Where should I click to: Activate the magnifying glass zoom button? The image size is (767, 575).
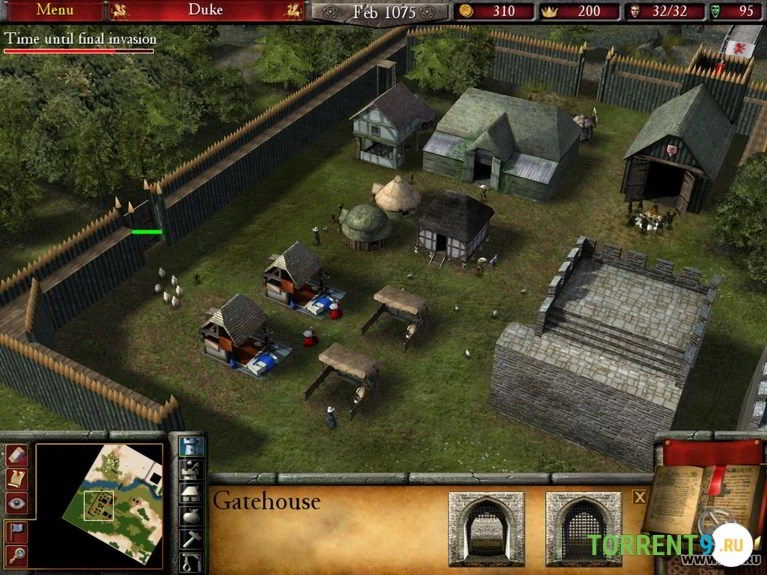tap(17, 554)
